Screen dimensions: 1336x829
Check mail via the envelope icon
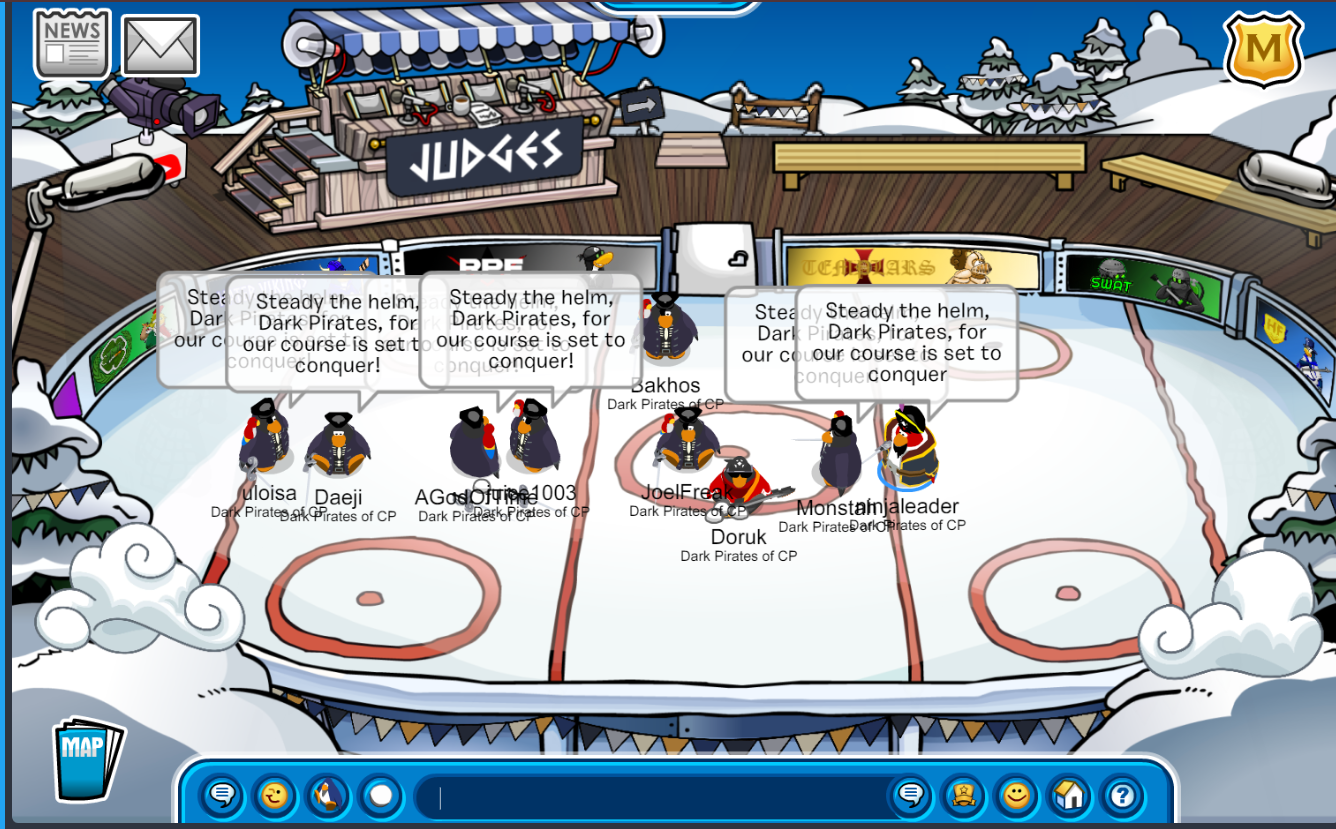[x=160, y=45]
